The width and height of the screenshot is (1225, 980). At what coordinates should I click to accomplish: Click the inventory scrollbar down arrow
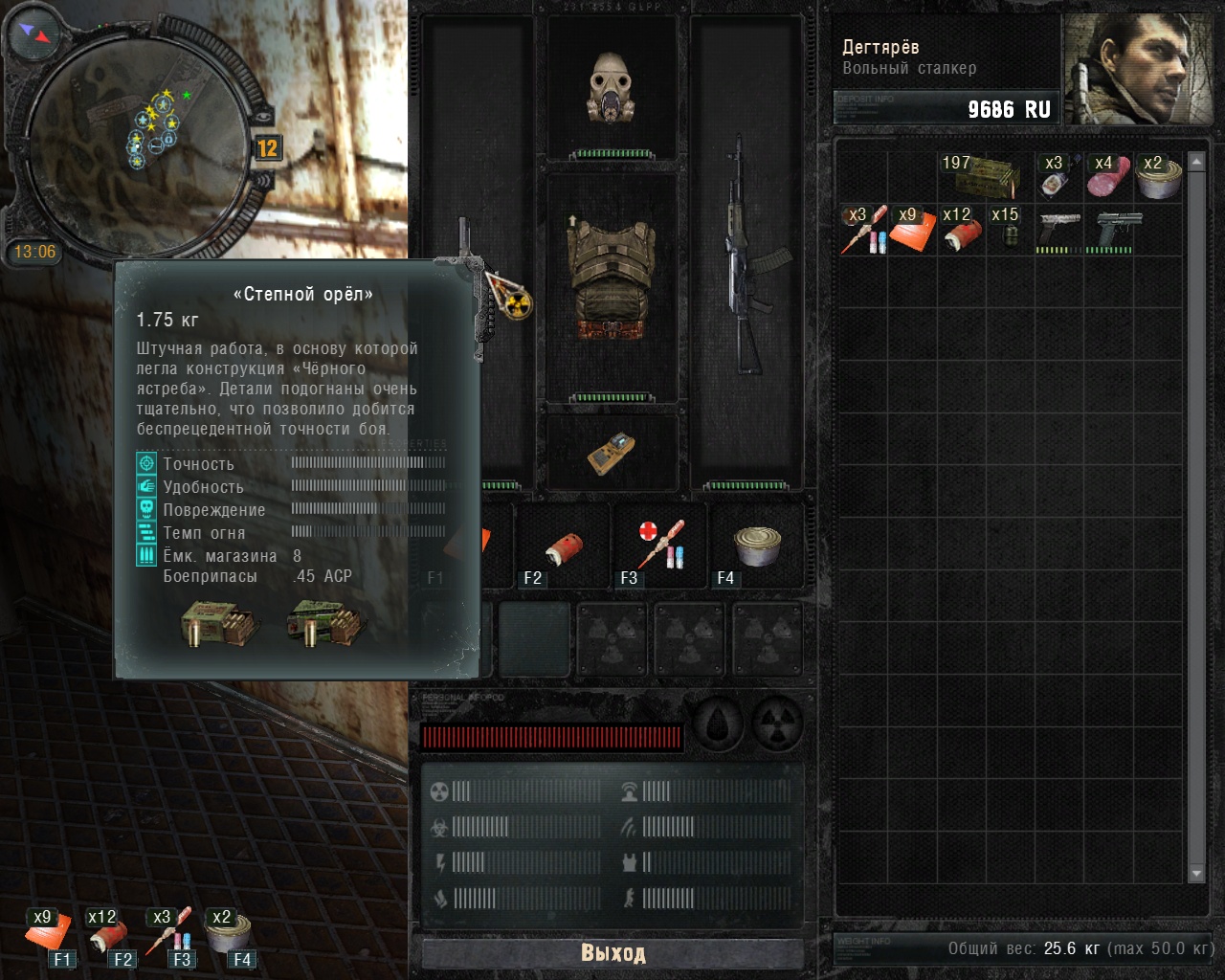(1195, 873)
